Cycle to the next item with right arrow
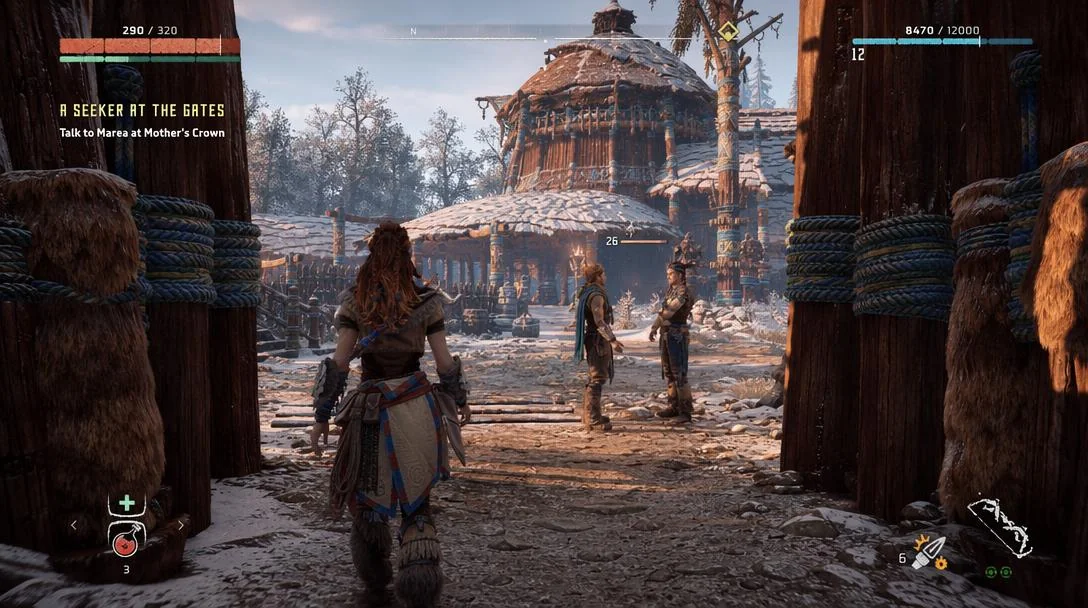Viewport: 1088px width, 608px height. 181,524
